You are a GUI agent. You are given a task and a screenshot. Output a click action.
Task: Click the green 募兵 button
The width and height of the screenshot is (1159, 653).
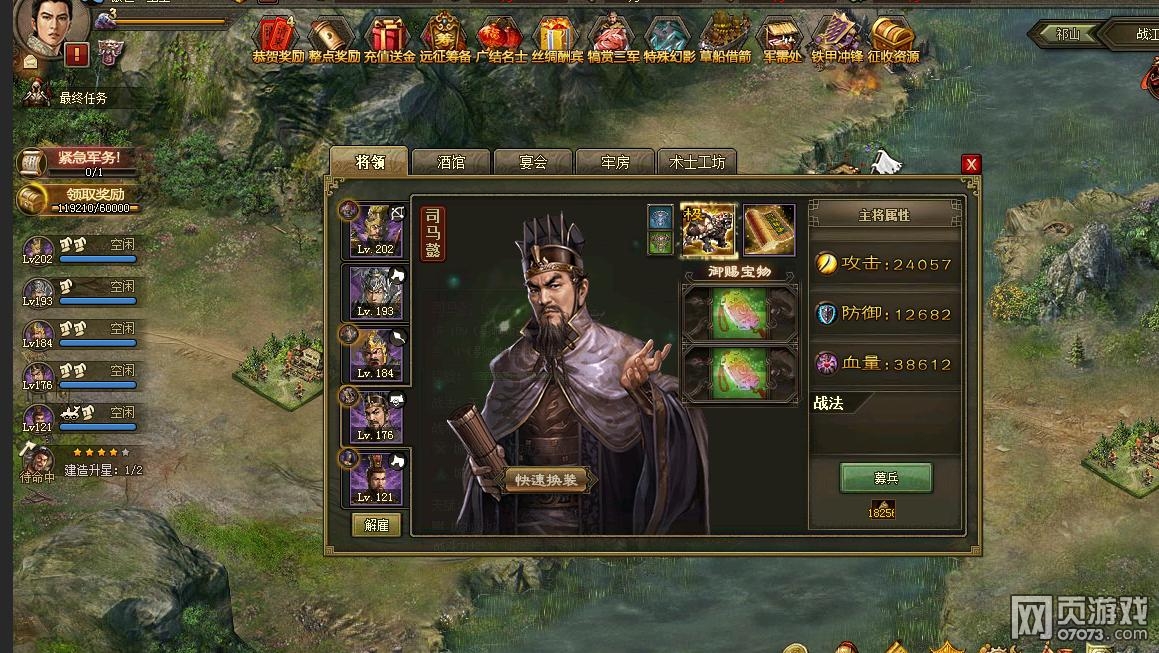click(885, 478)
